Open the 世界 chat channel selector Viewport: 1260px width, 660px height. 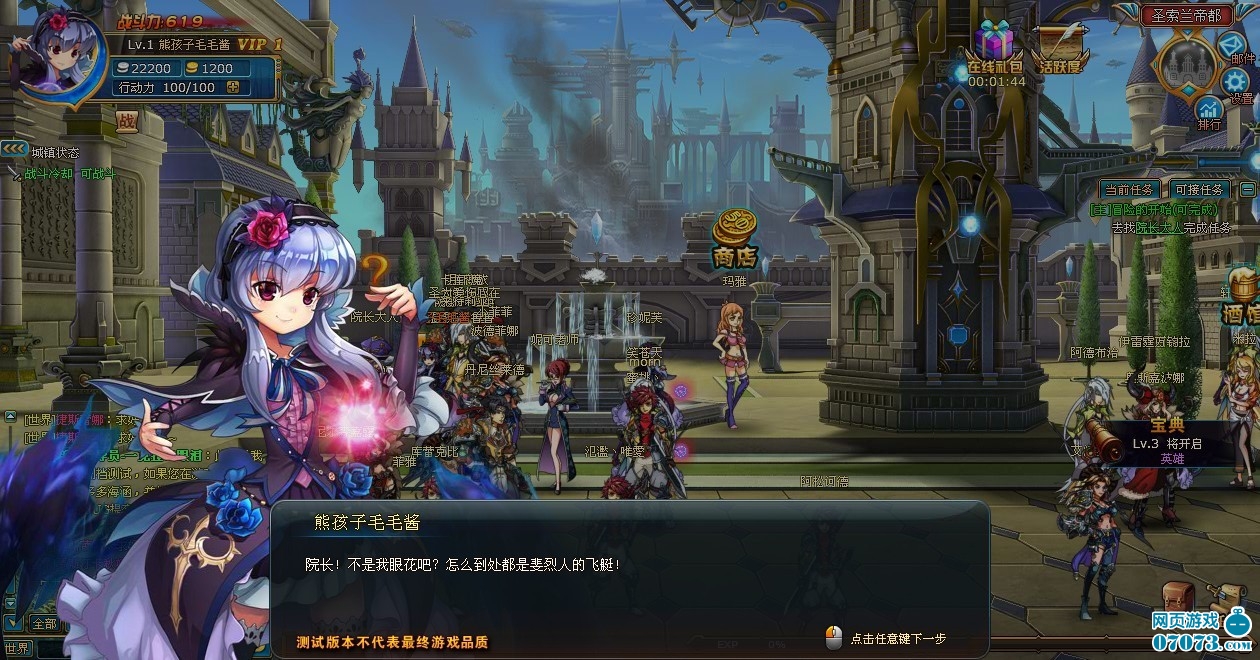click(18, 648)
